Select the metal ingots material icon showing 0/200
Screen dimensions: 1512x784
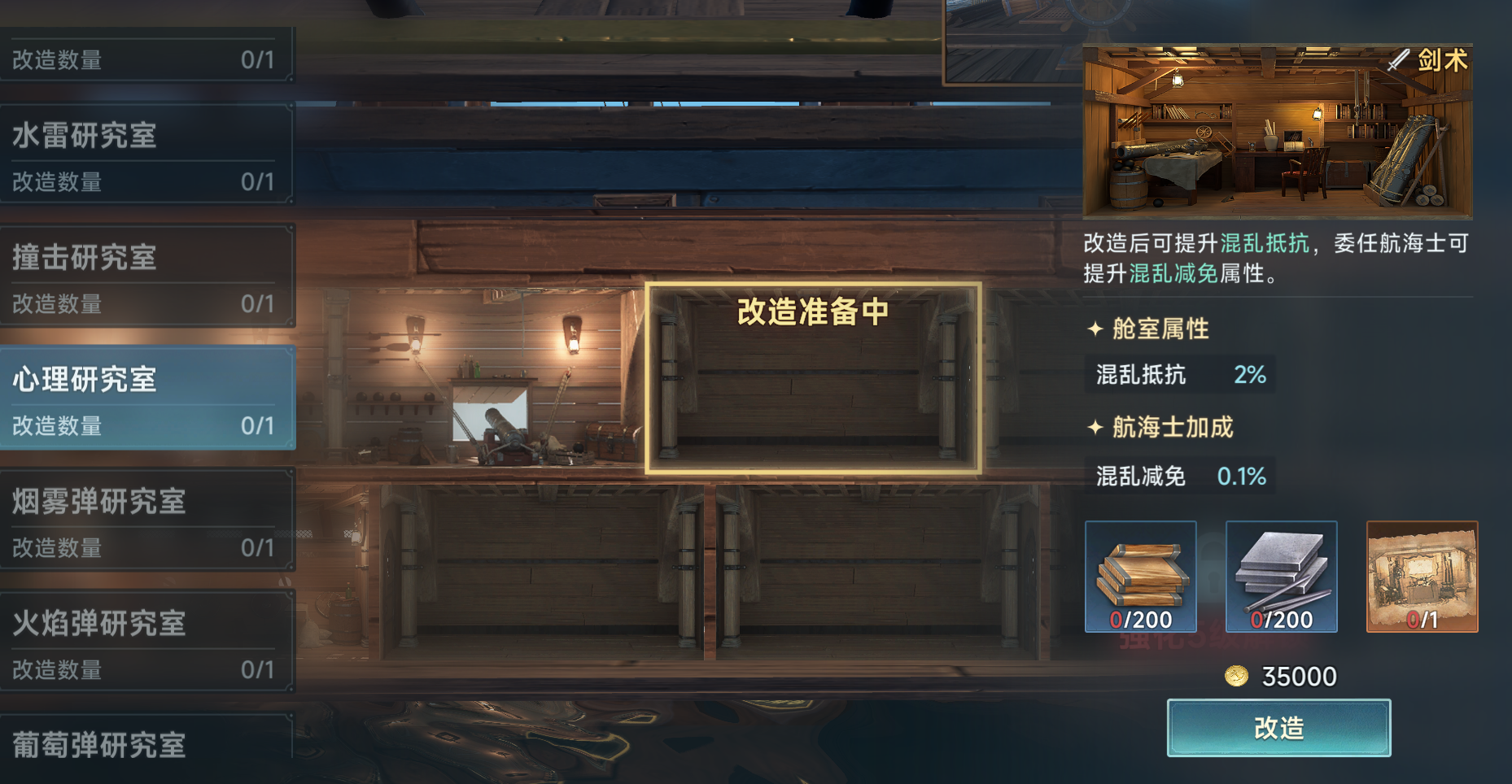[x=1280, y=577]
